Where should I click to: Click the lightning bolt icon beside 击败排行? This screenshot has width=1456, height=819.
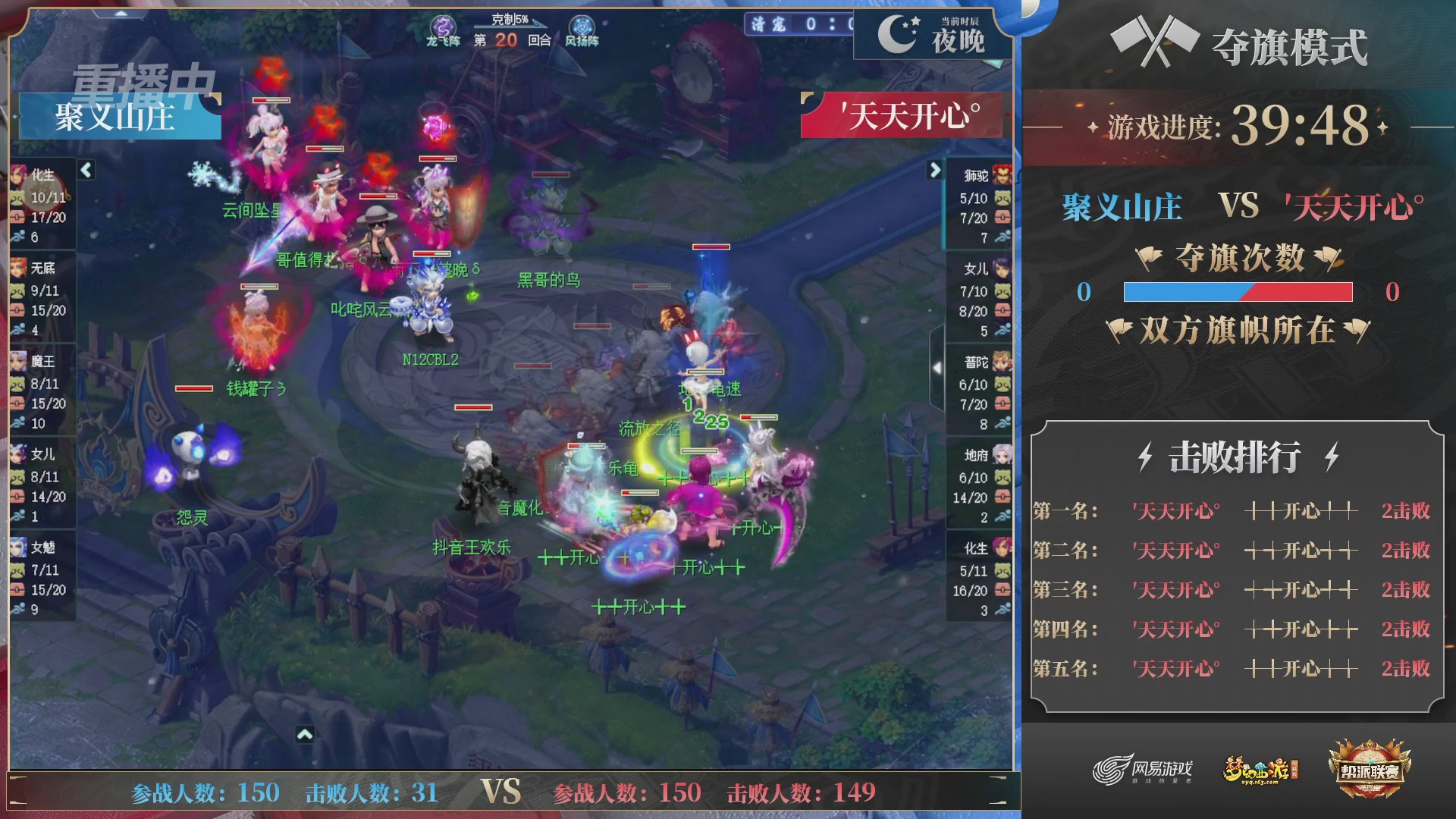tap(1145, 456)
